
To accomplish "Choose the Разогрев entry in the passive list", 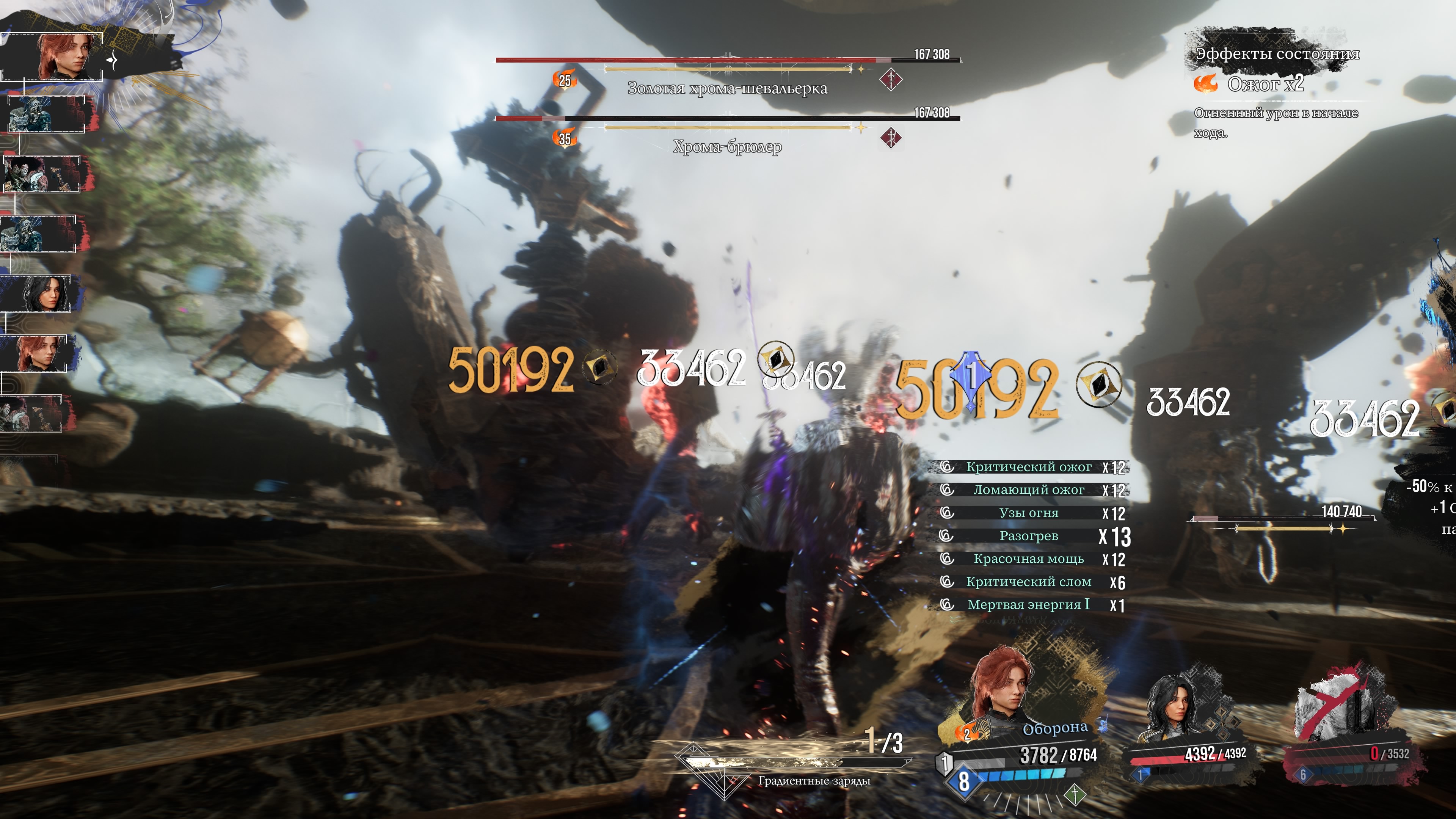I will (1028, 536).
